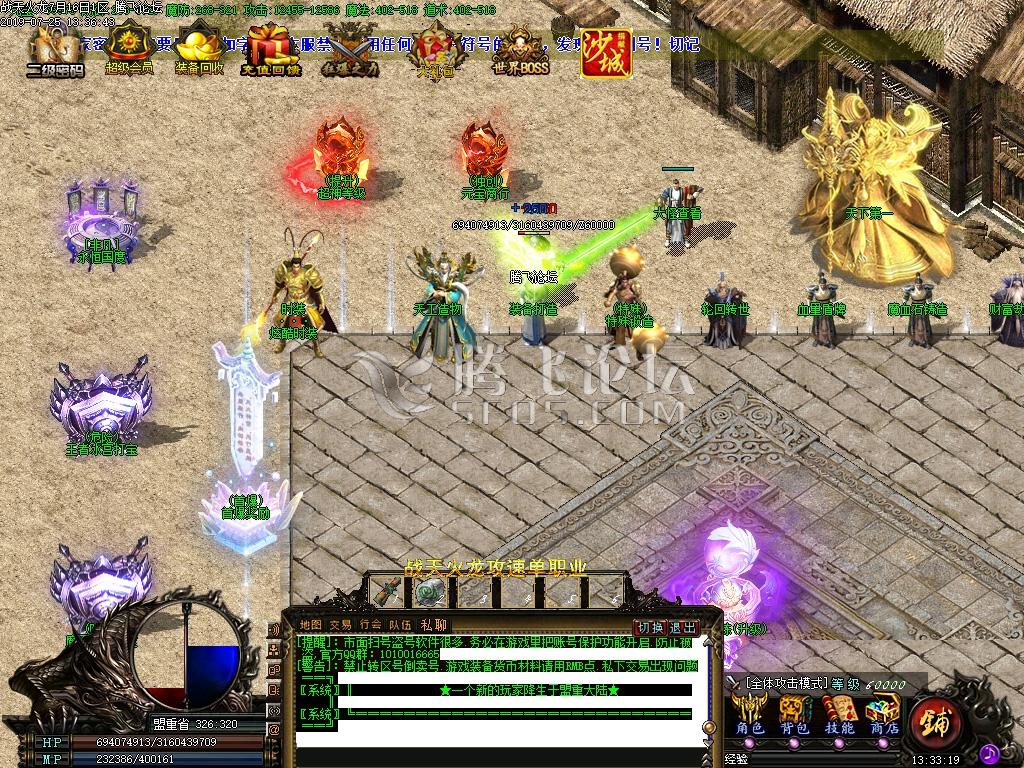Open the 背包 backpack

tap(796, 714)
